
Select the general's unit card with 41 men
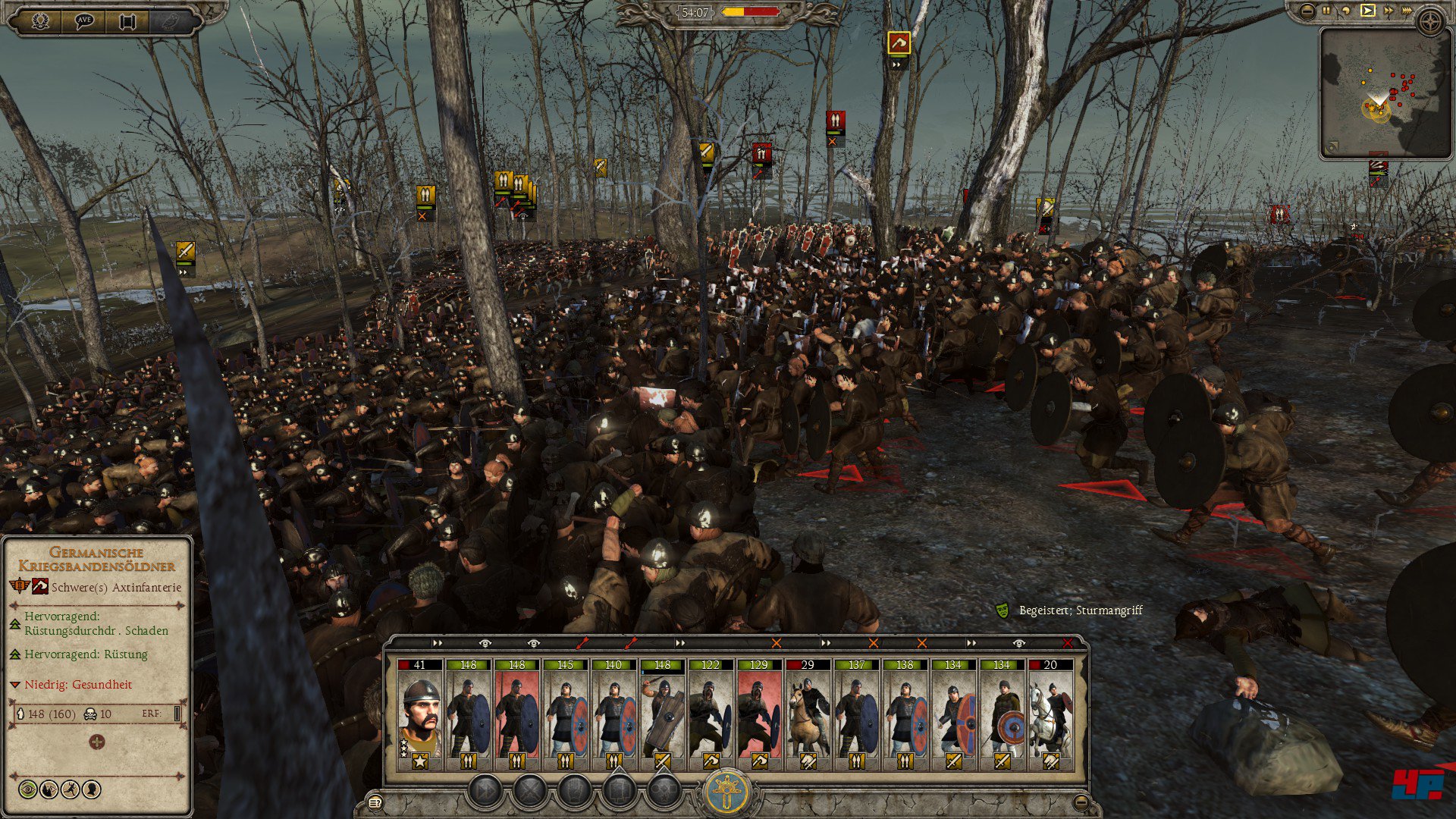pyautogui.click(x=419, y=714)
